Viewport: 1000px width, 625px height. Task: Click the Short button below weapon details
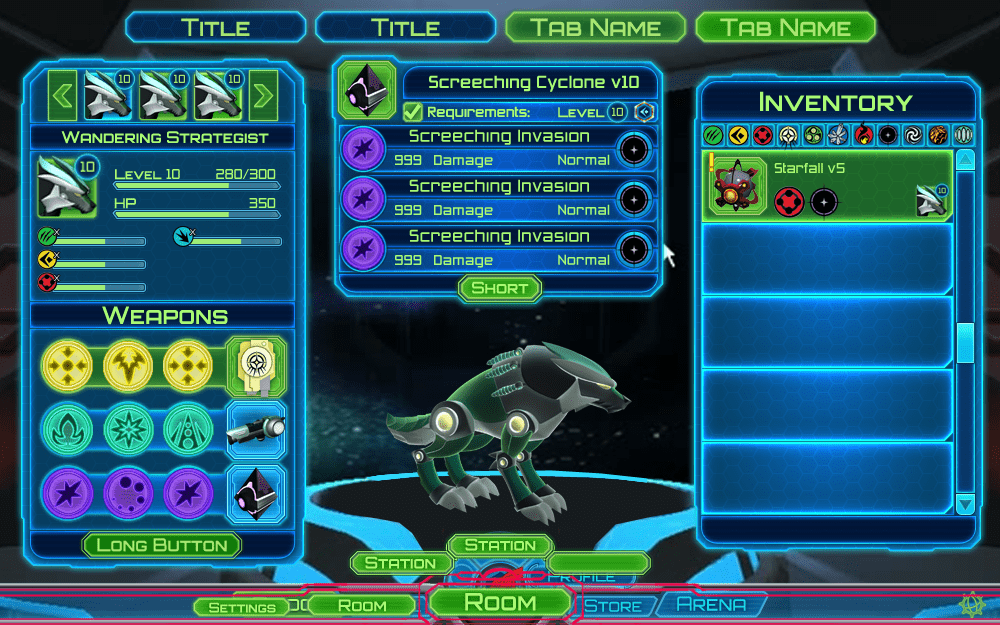500,288
